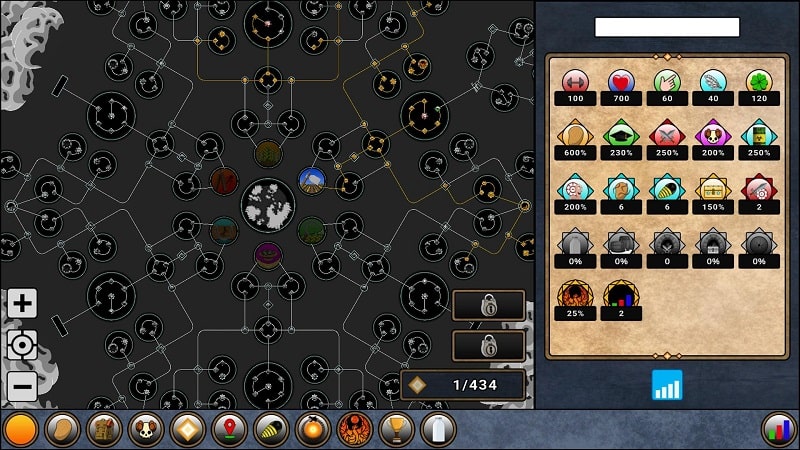Click the white milk bottle button
The image size is (800, 450).
click(x=437, y=430)
